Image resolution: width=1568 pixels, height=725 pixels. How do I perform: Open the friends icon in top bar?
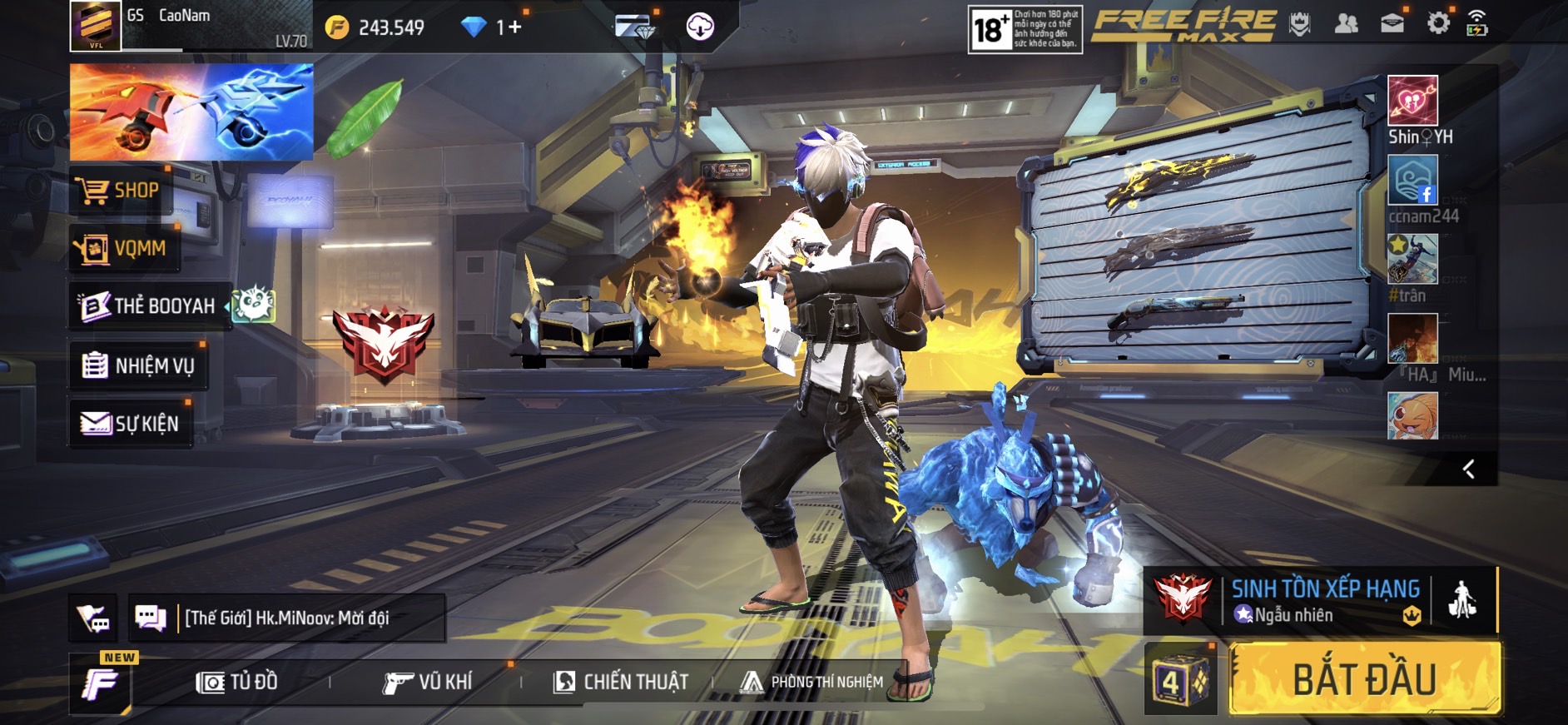click(1346, 24)
